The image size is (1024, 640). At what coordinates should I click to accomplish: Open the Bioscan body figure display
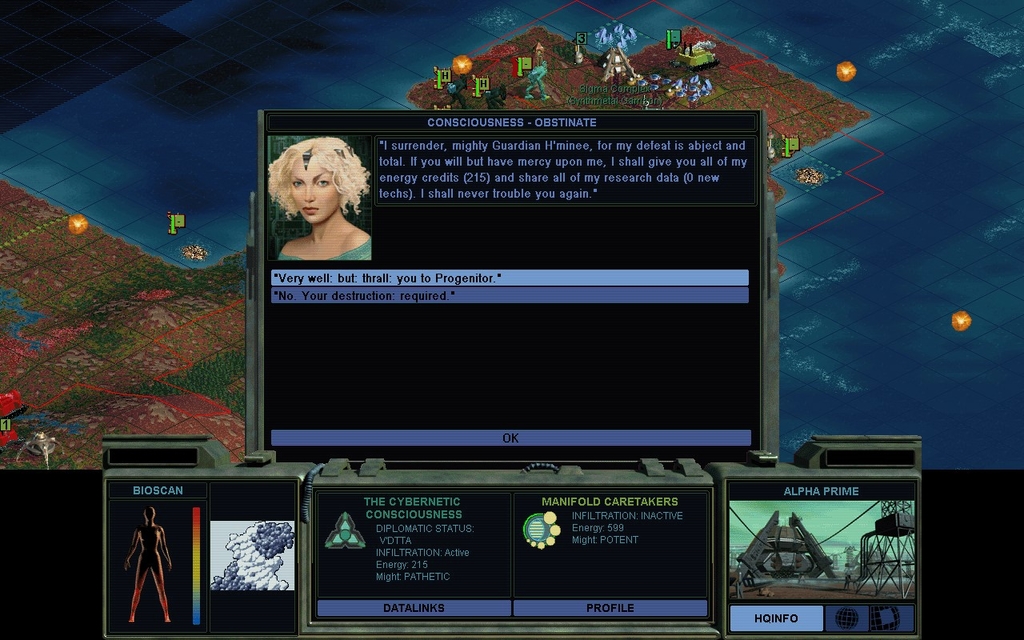coord(148,563)
